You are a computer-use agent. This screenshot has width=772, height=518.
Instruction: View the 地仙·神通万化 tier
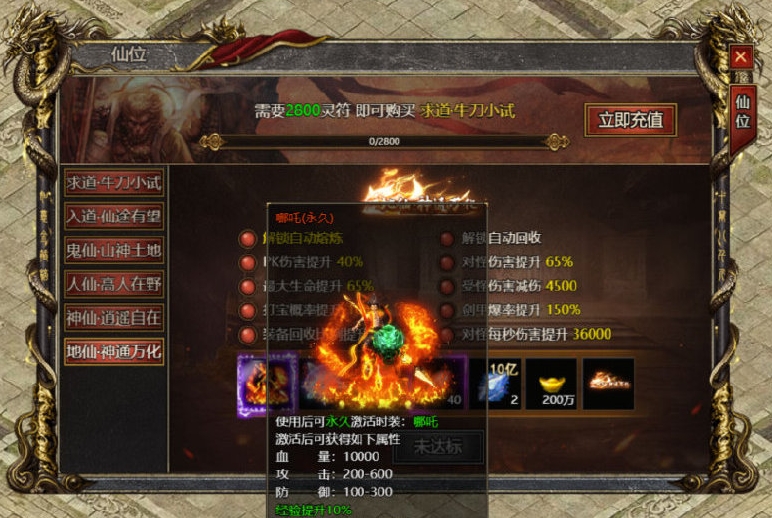(x=114, y=352)
